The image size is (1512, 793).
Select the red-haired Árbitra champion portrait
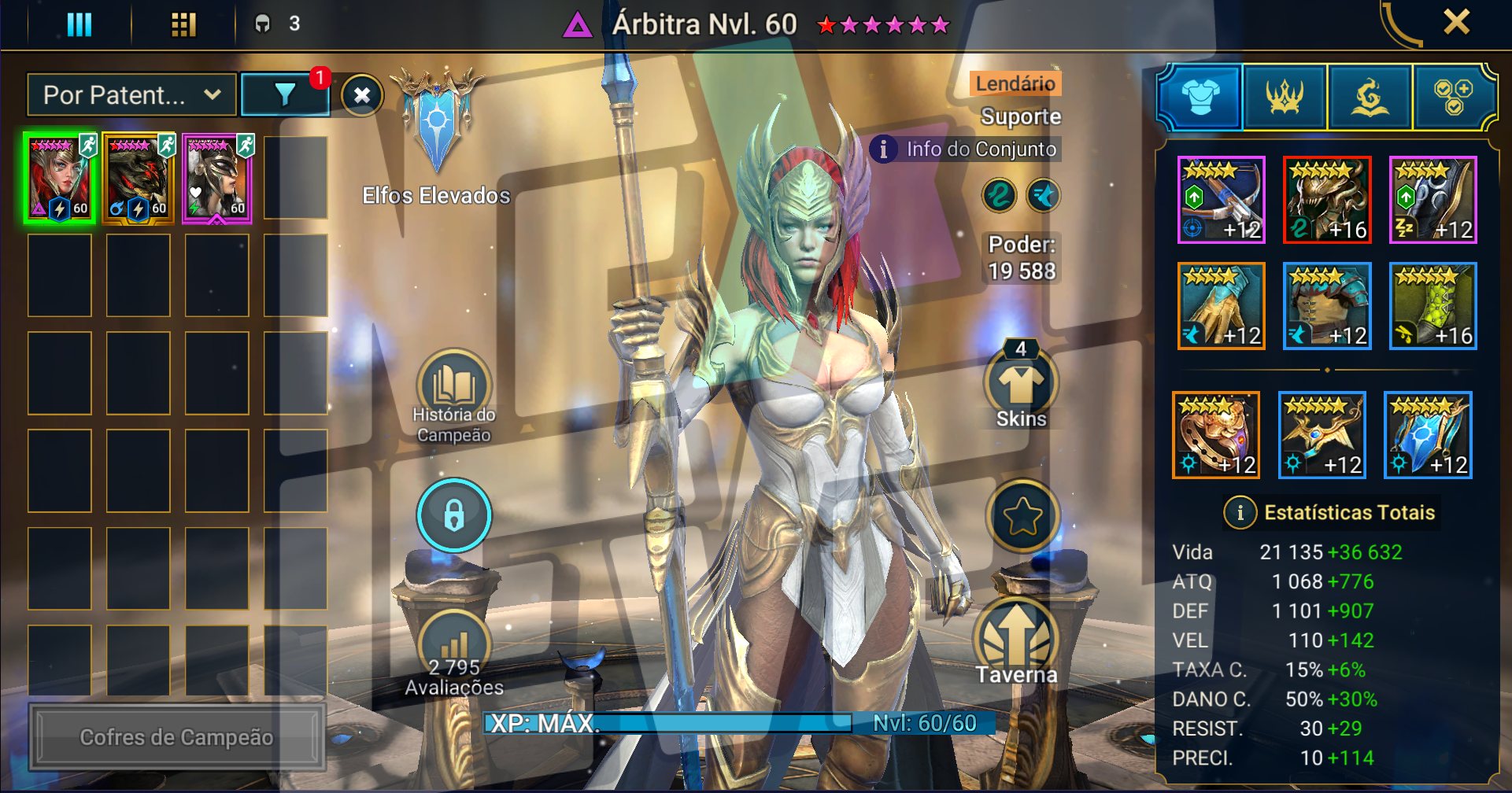coord(60,179)
